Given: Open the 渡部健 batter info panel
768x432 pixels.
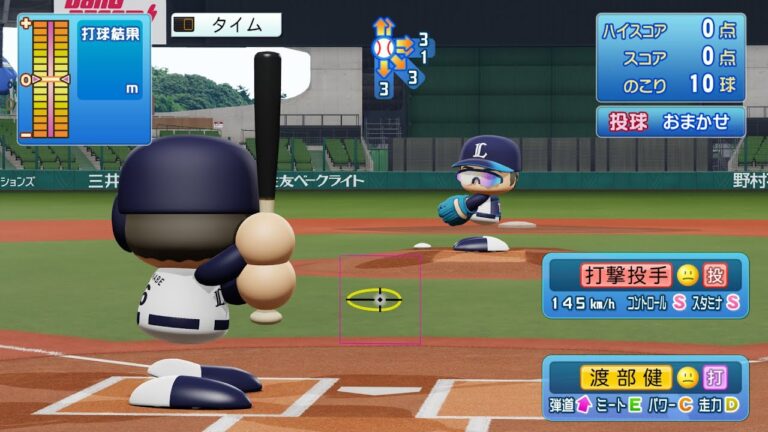Looking at the screenshot, I should click(x=645, y=388).
